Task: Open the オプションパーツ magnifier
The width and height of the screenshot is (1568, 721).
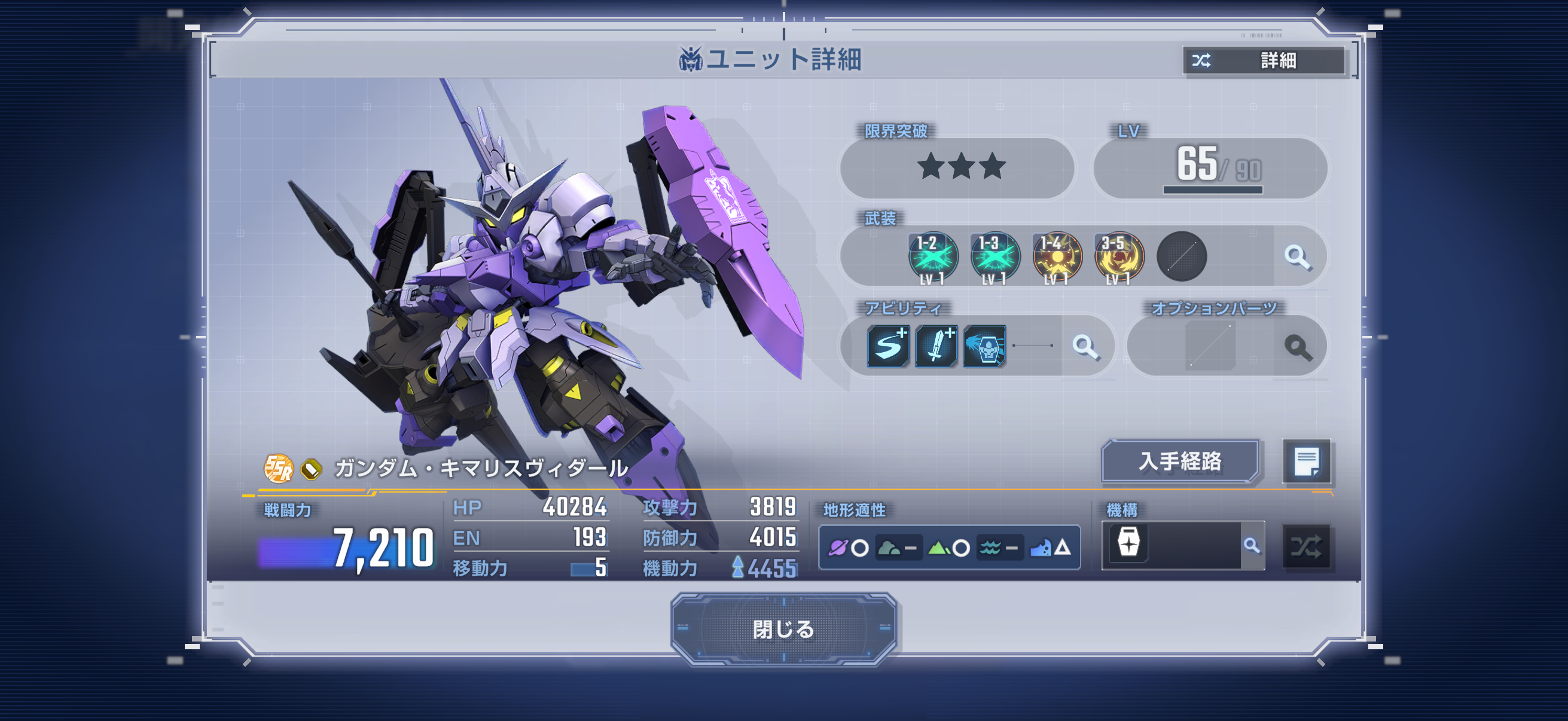Action: [x=1297, y=347]
